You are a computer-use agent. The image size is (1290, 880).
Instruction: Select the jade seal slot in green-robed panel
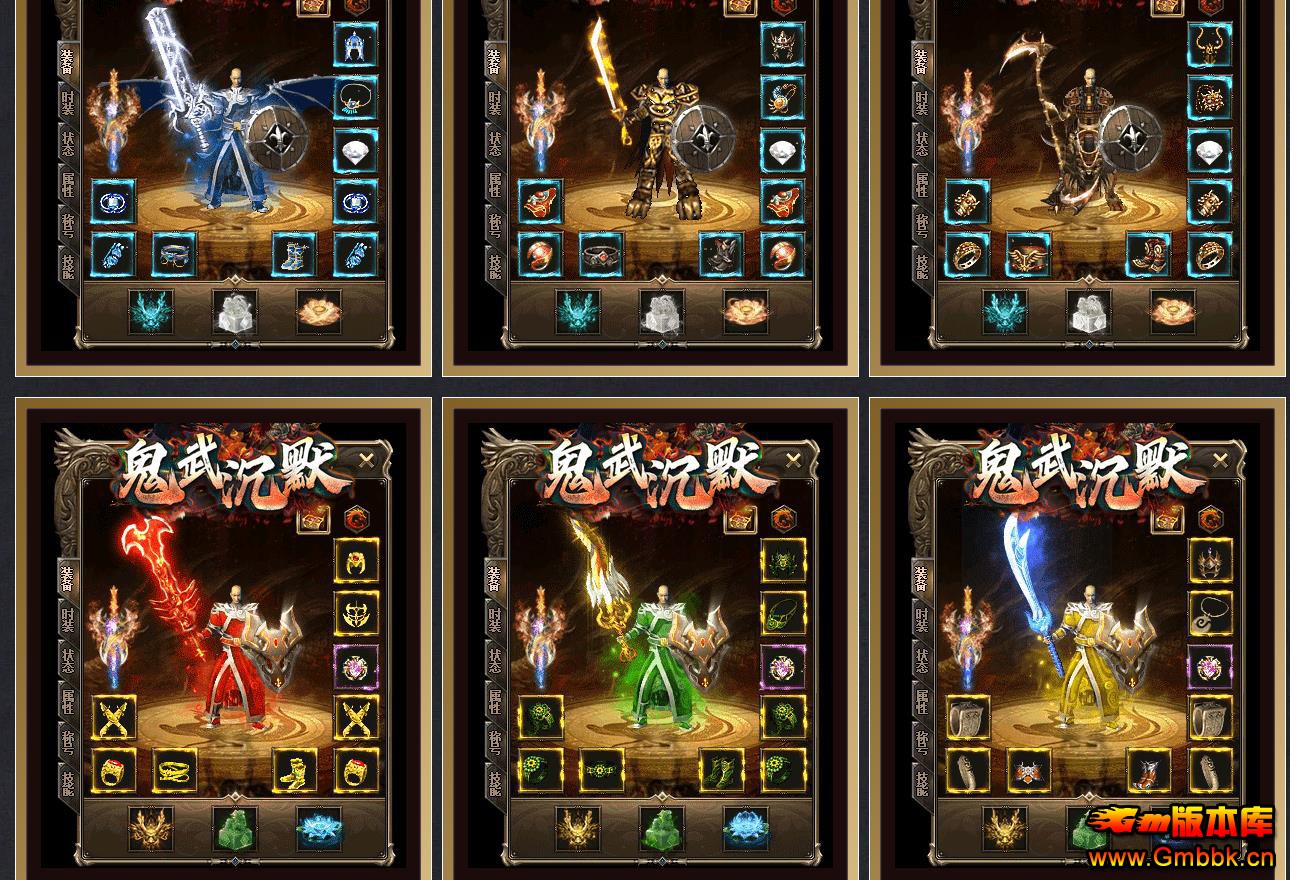(662, 829)
